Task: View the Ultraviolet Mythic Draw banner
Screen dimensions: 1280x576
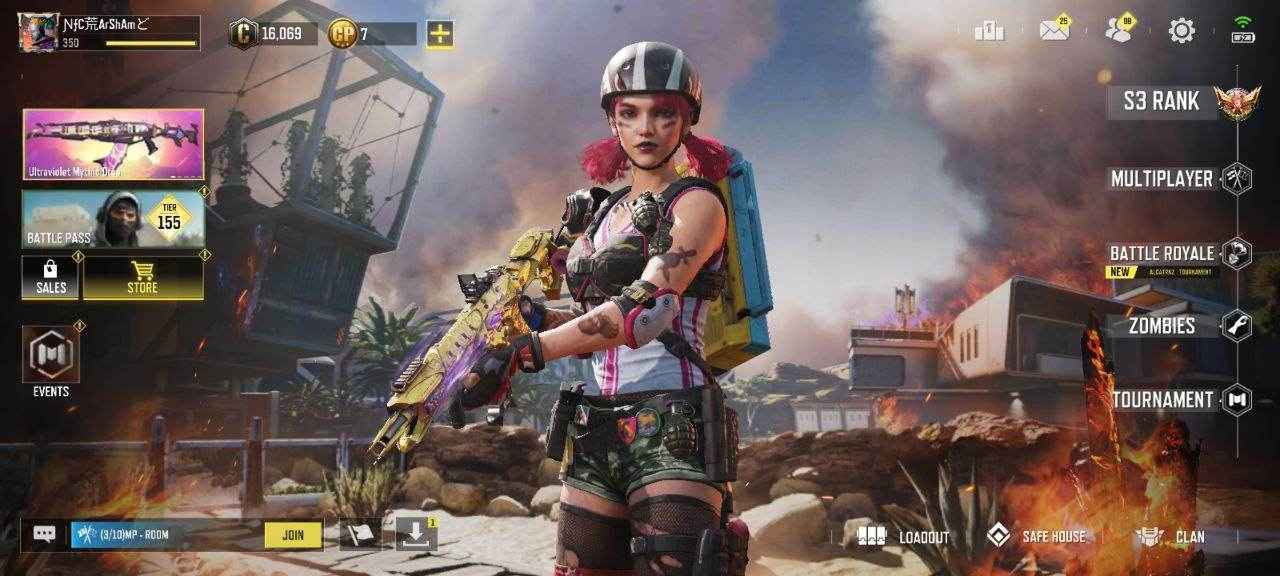Action: pyautogui.click(x=113, y=145)
